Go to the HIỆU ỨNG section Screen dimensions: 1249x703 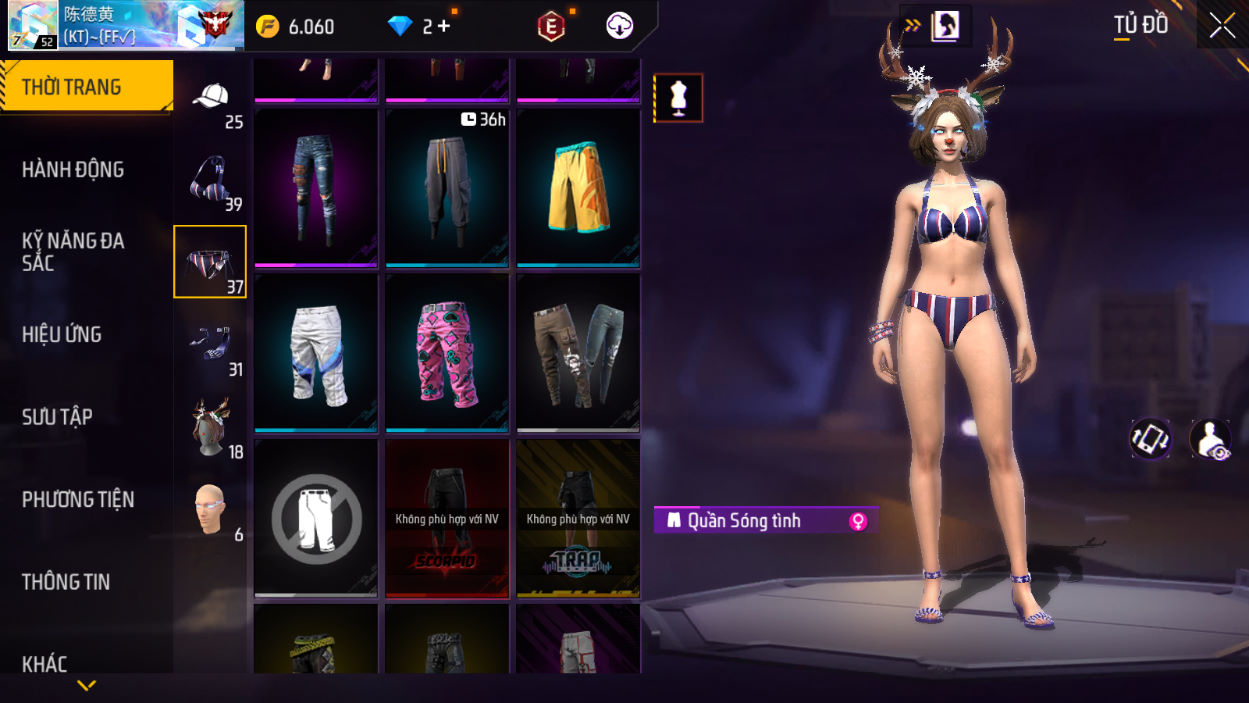pos(62,335)
